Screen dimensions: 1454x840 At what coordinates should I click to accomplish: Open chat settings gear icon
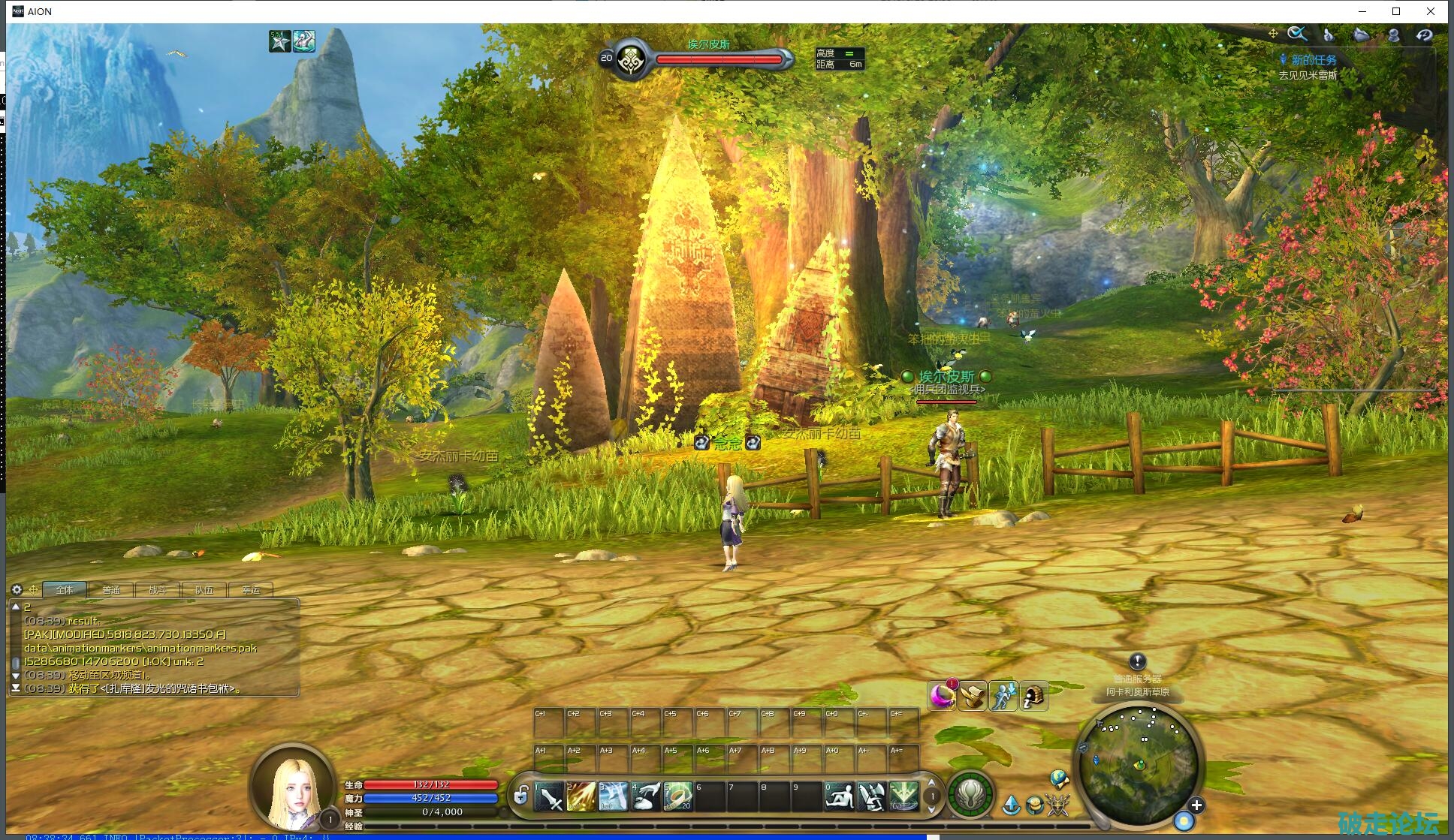click(17, 589)
